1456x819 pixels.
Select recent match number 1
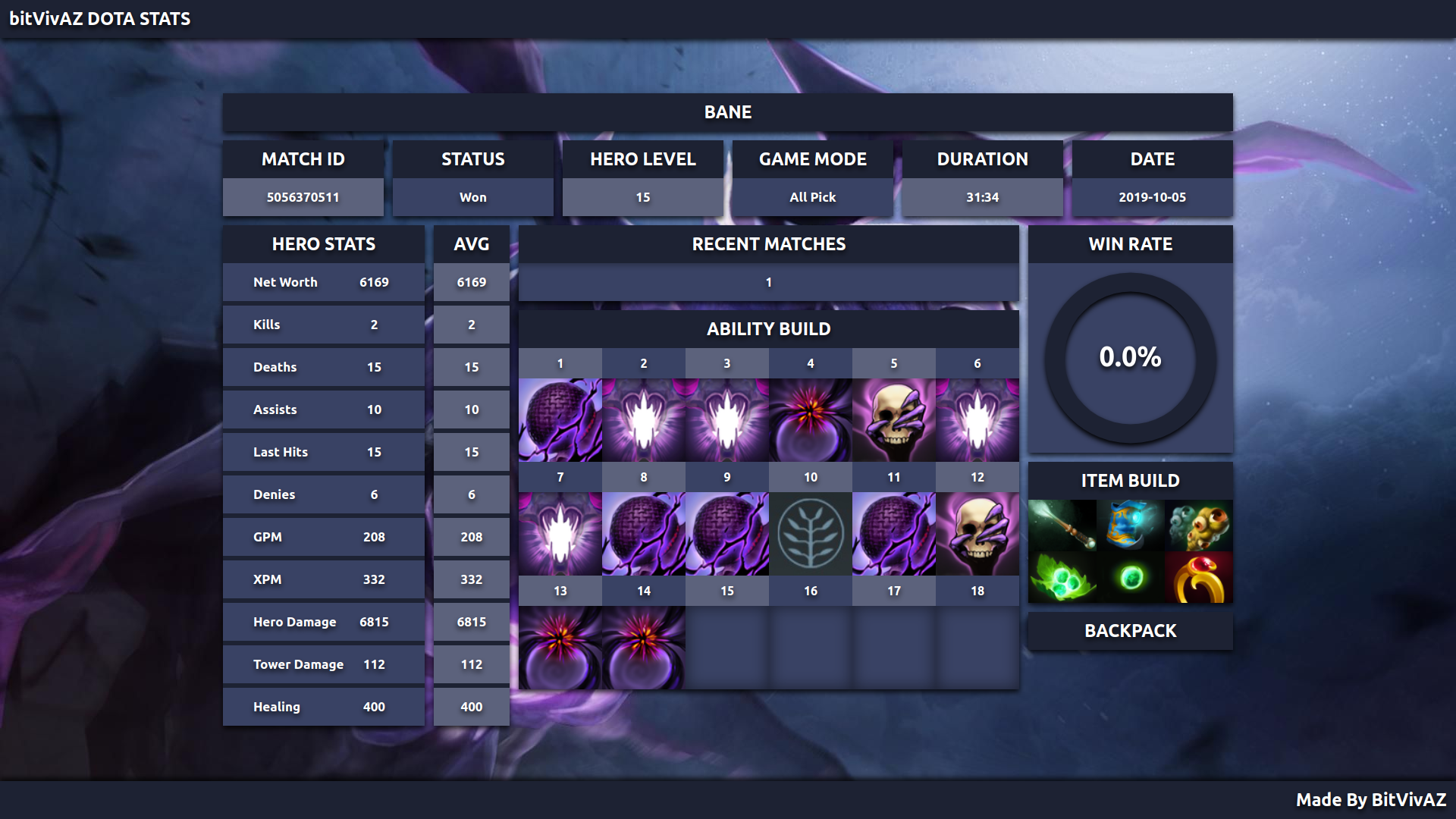pyautogui.click(x=768, y=282)
